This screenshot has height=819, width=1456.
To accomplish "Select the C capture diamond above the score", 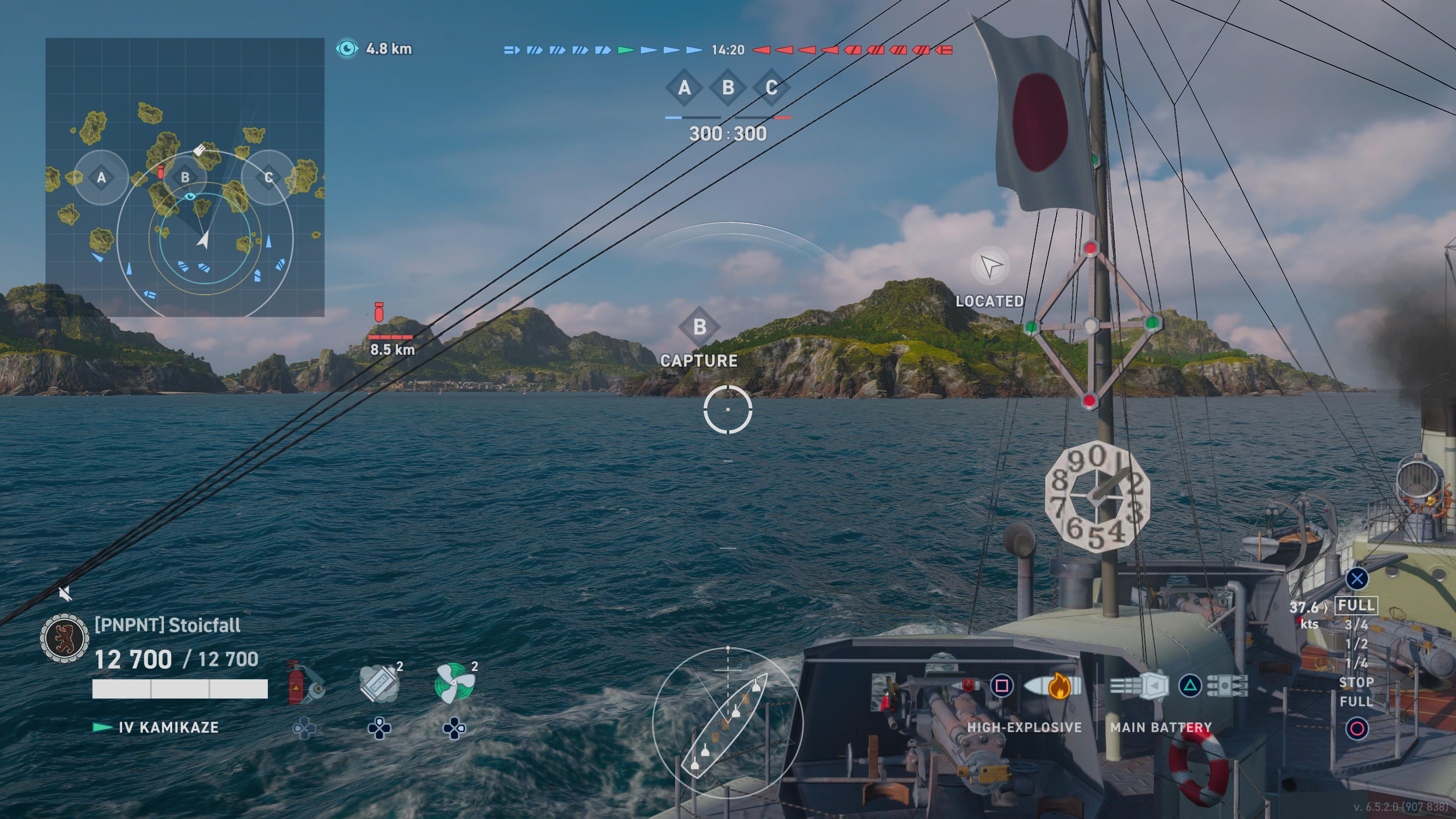I will coord(771,88).
